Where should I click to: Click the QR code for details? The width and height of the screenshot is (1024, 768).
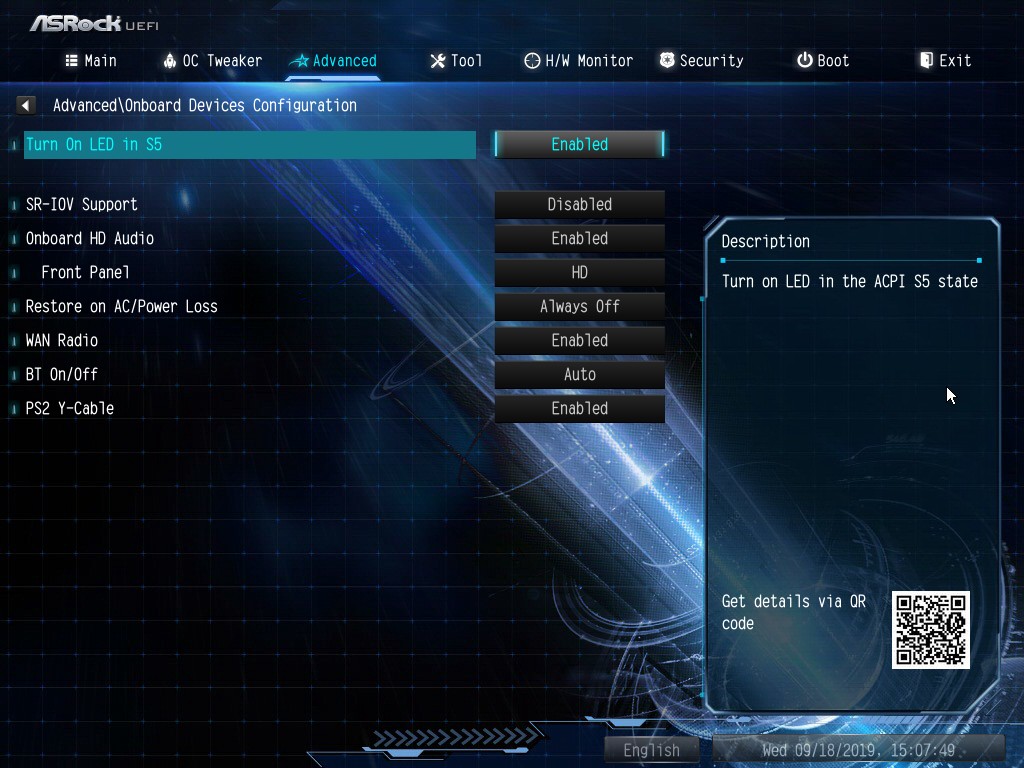(x=930, y=630)
